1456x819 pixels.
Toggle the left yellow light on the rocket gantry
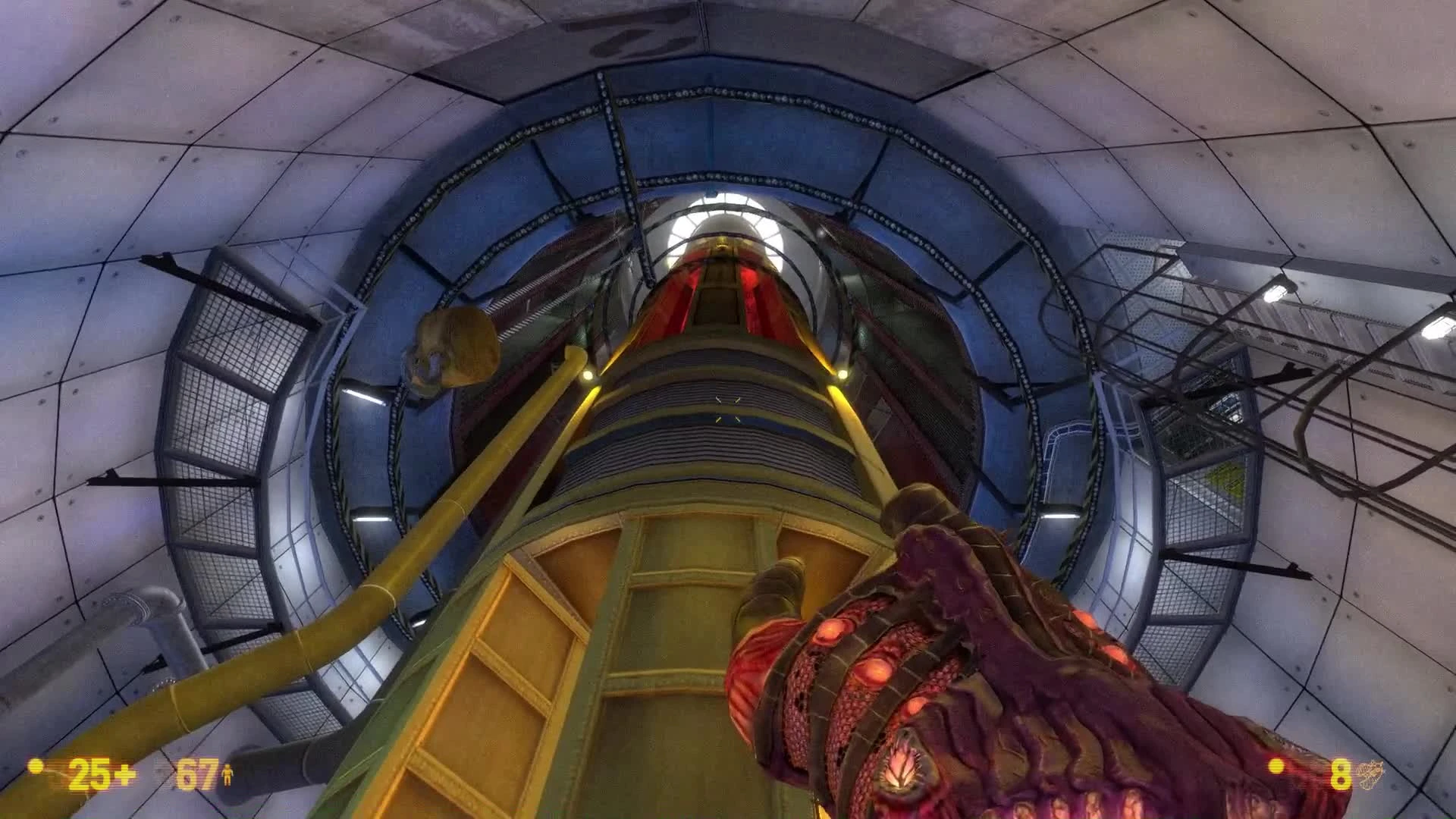[x=590, y=372]
